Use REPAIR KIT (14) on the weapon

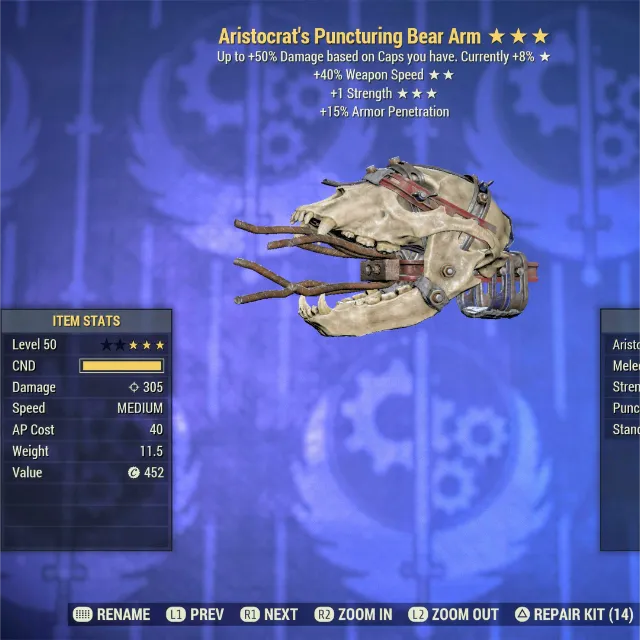573,614
